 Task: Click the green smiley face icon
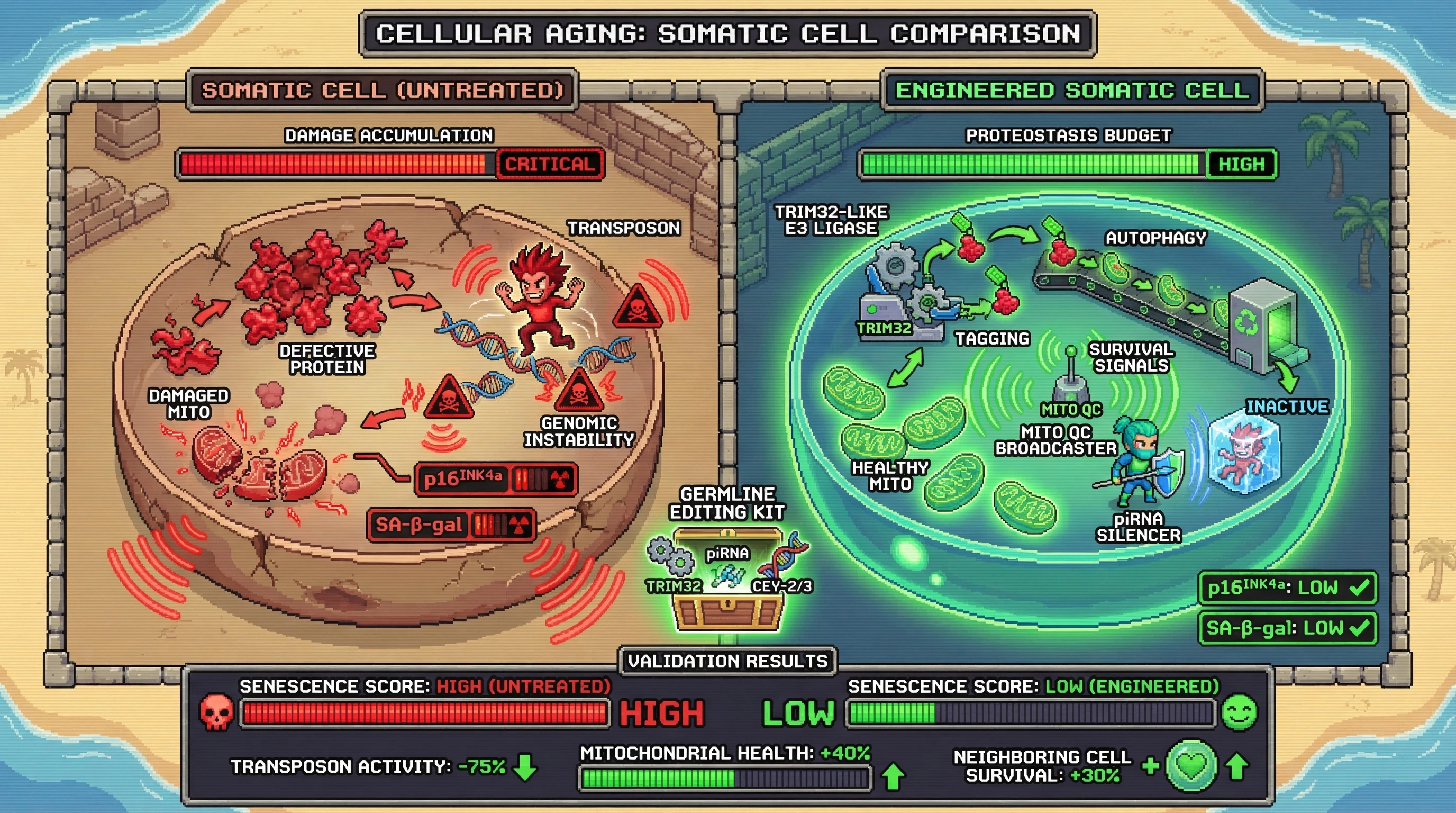click(1239, 712)
